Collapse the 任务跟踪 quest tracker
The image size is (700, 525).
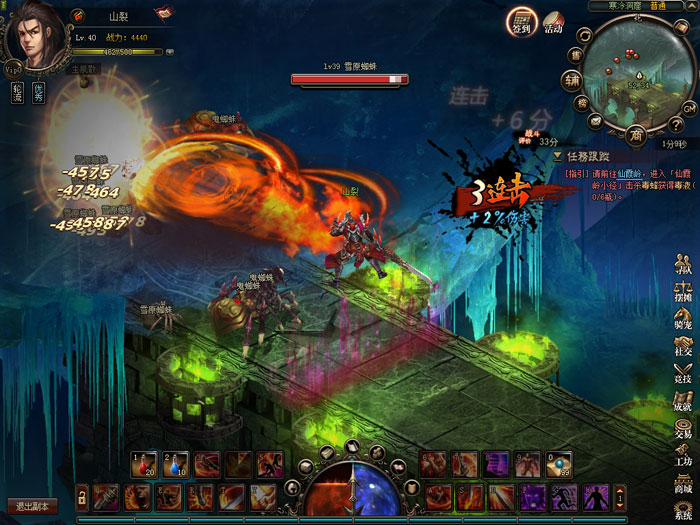[557, 157]
